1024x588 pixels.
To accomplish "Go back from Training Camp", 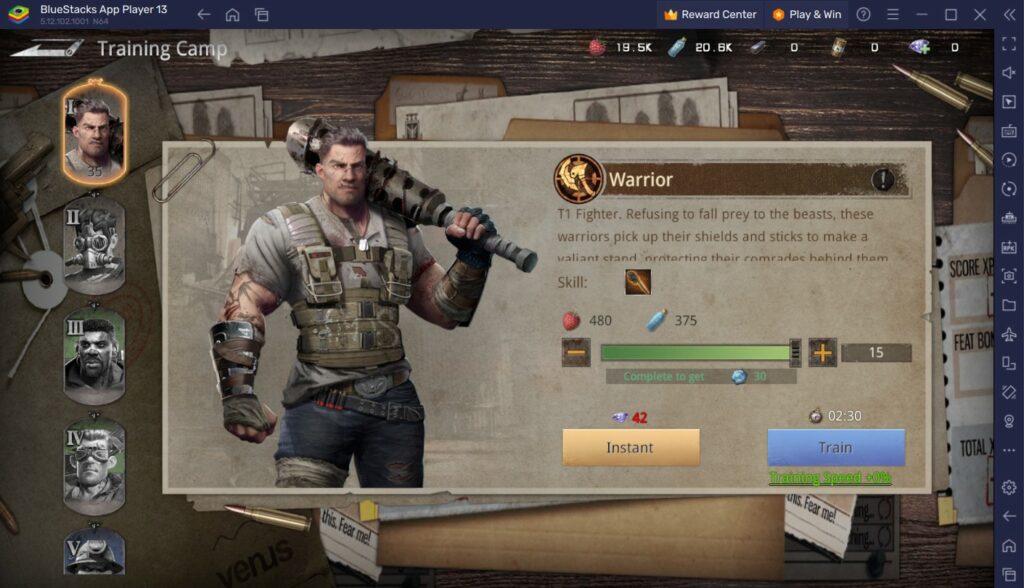I will tap(46, 48).
